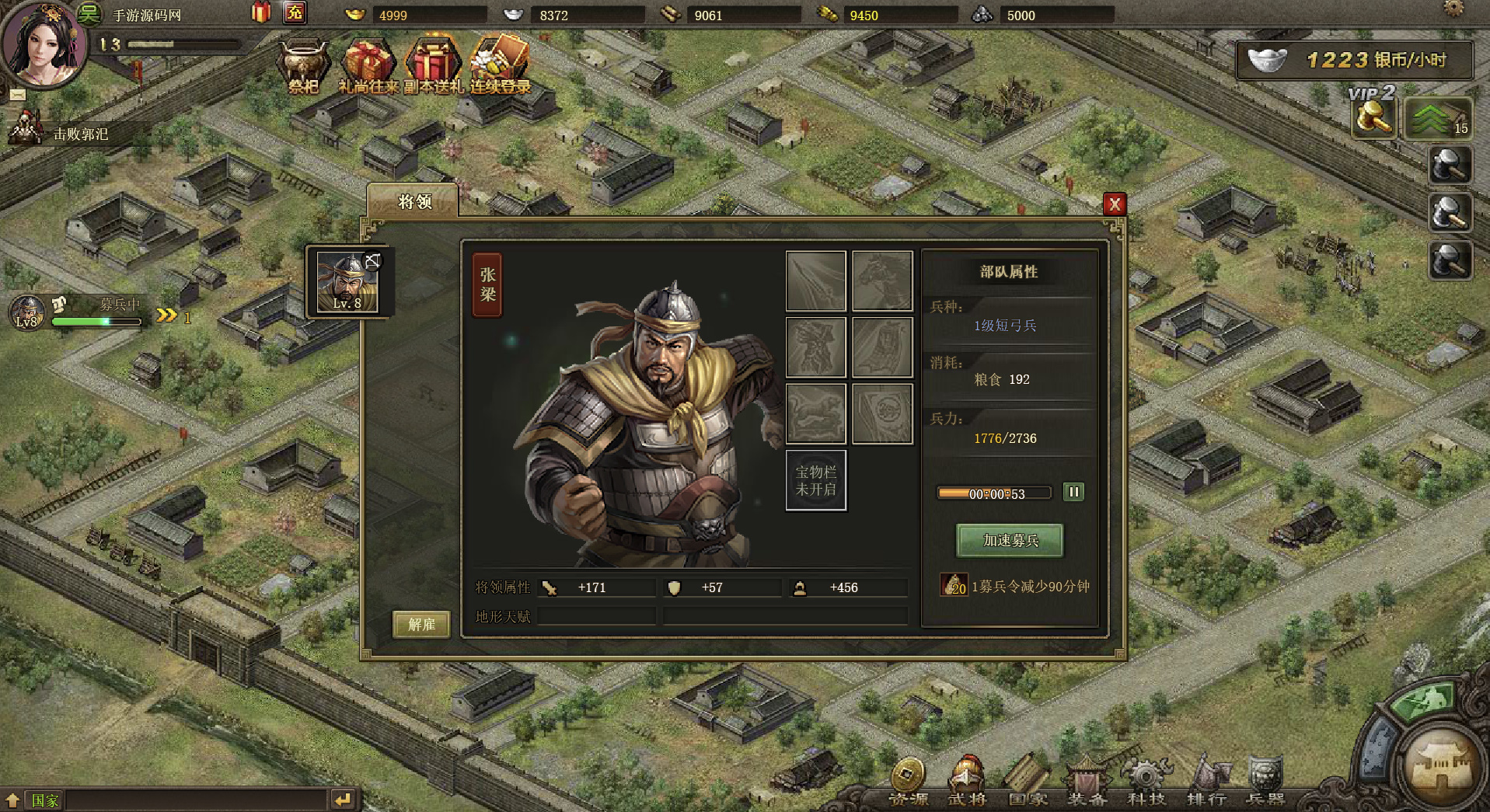Screen dimensions: 1490x812
Task: Open the 武将 generals menu
Action: 967,781
